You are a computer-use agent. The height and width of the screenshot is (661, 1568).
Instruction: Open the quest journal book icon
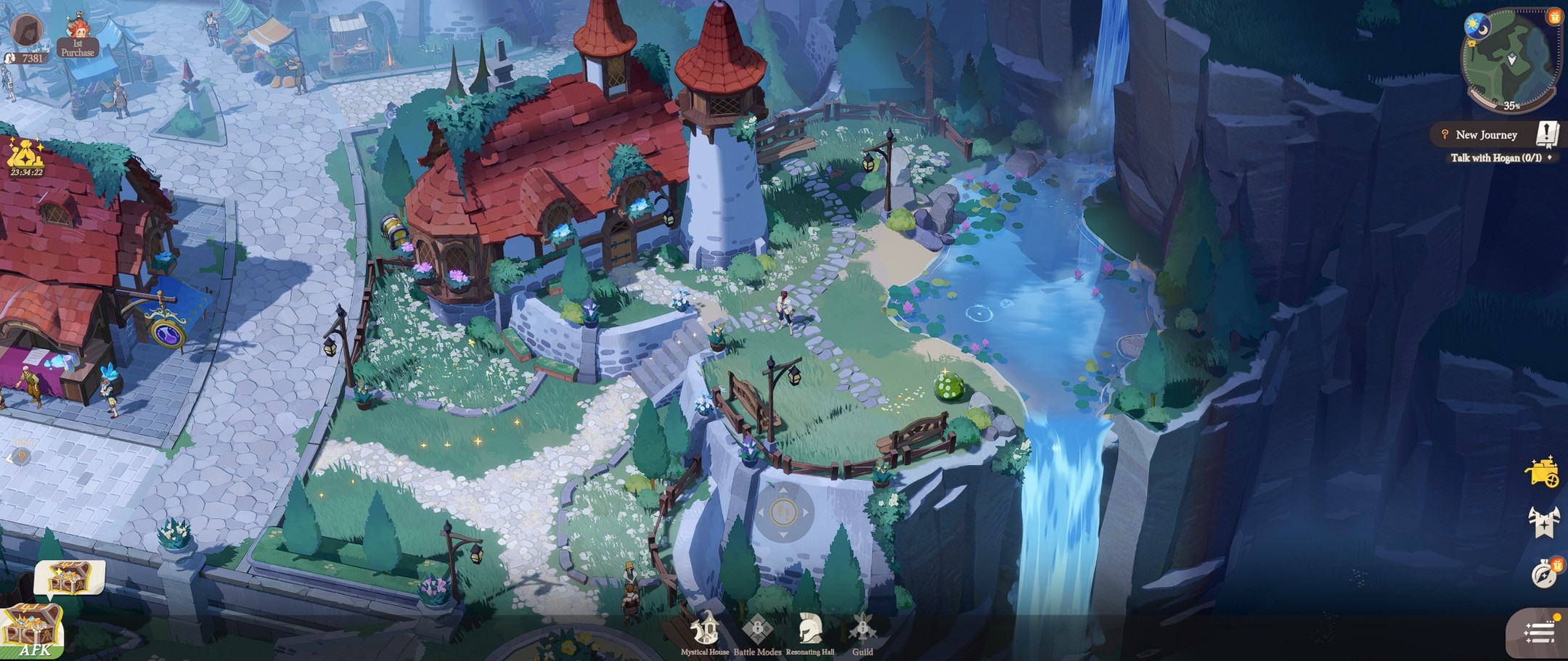click(x=1547, y=134)
